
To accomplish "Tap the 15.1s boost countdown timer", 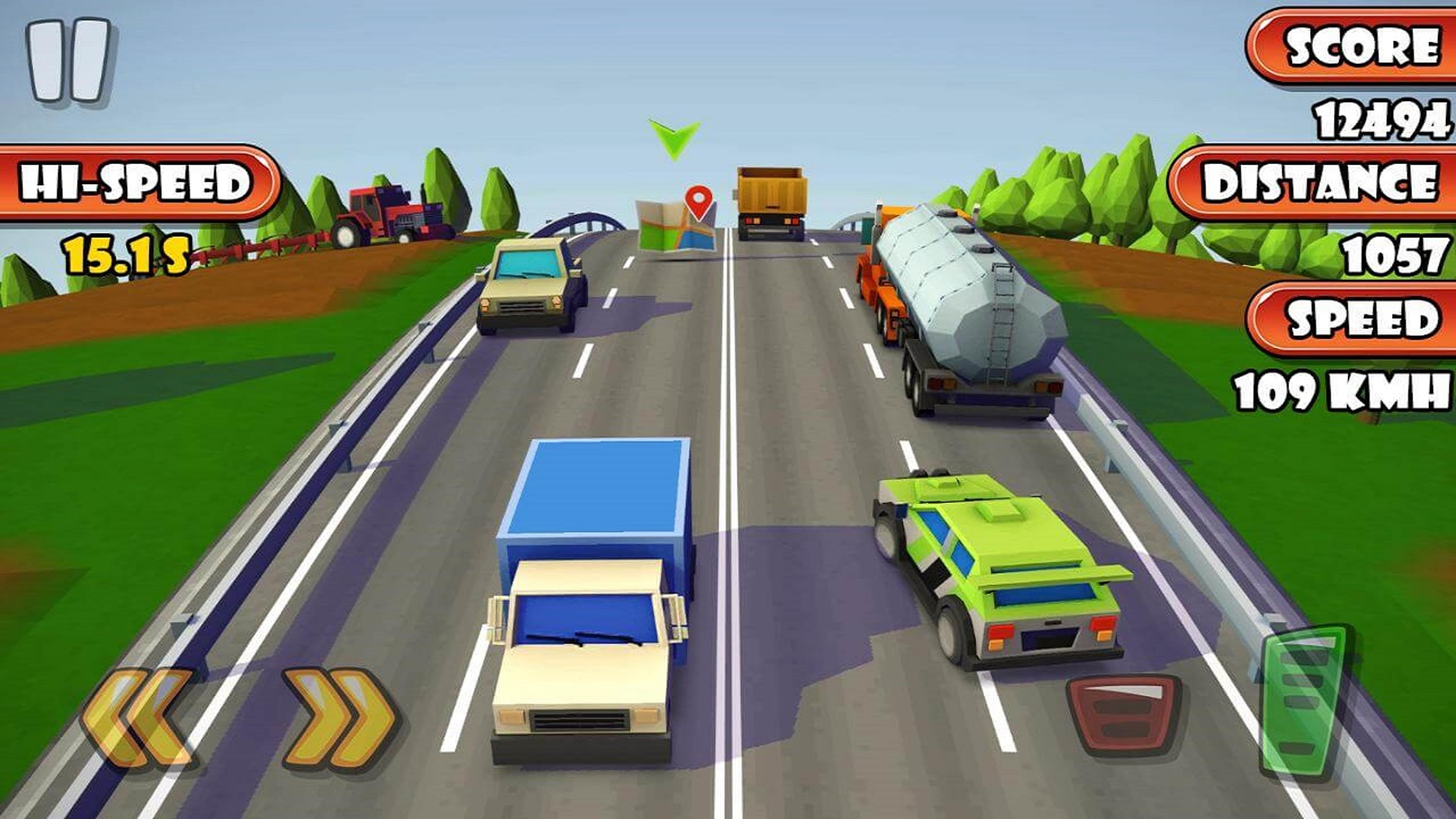I will point(128,257).
